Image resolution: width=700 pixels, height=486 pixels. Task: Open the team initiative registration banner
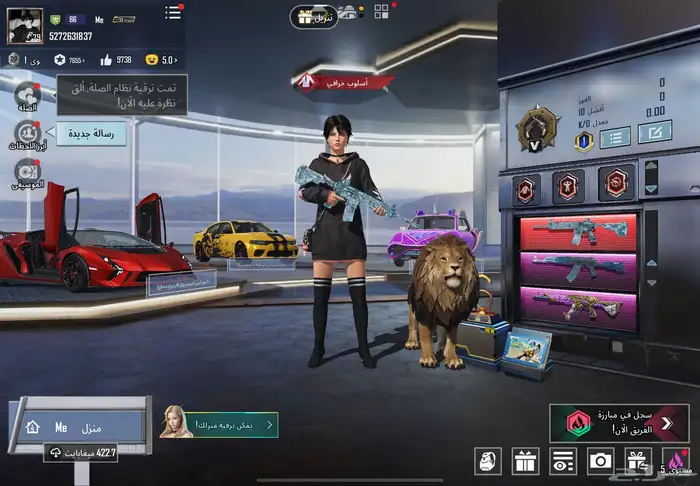[x=620, y=421]
